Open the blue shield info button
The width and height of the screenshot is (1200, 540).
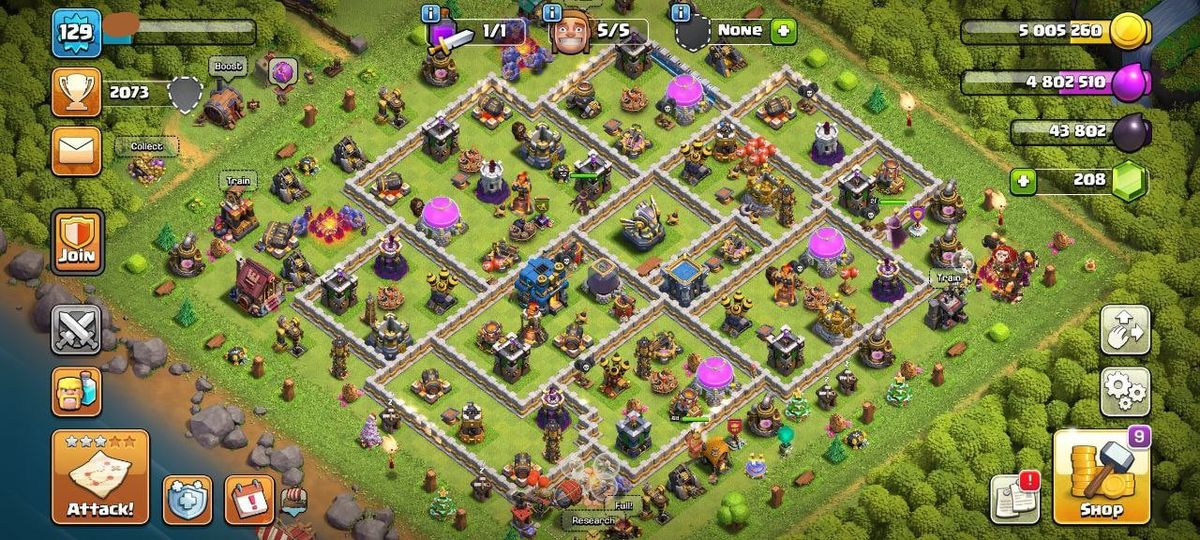pos(187,499)
